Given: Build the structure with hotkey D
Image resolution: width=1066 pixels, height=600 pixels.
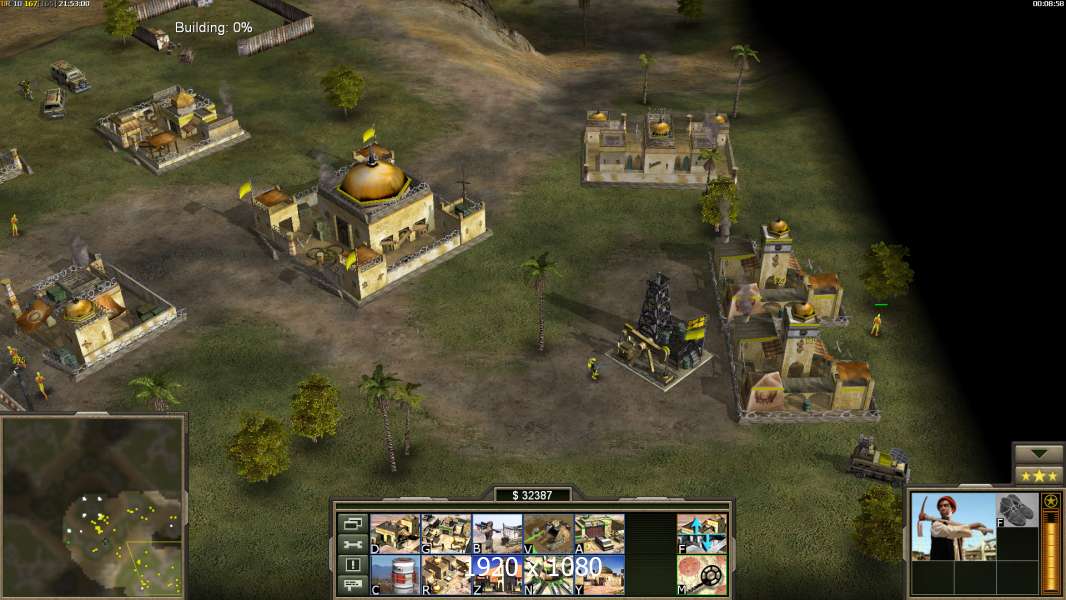Looking at the screenshot, I should (x=395, y=533).
